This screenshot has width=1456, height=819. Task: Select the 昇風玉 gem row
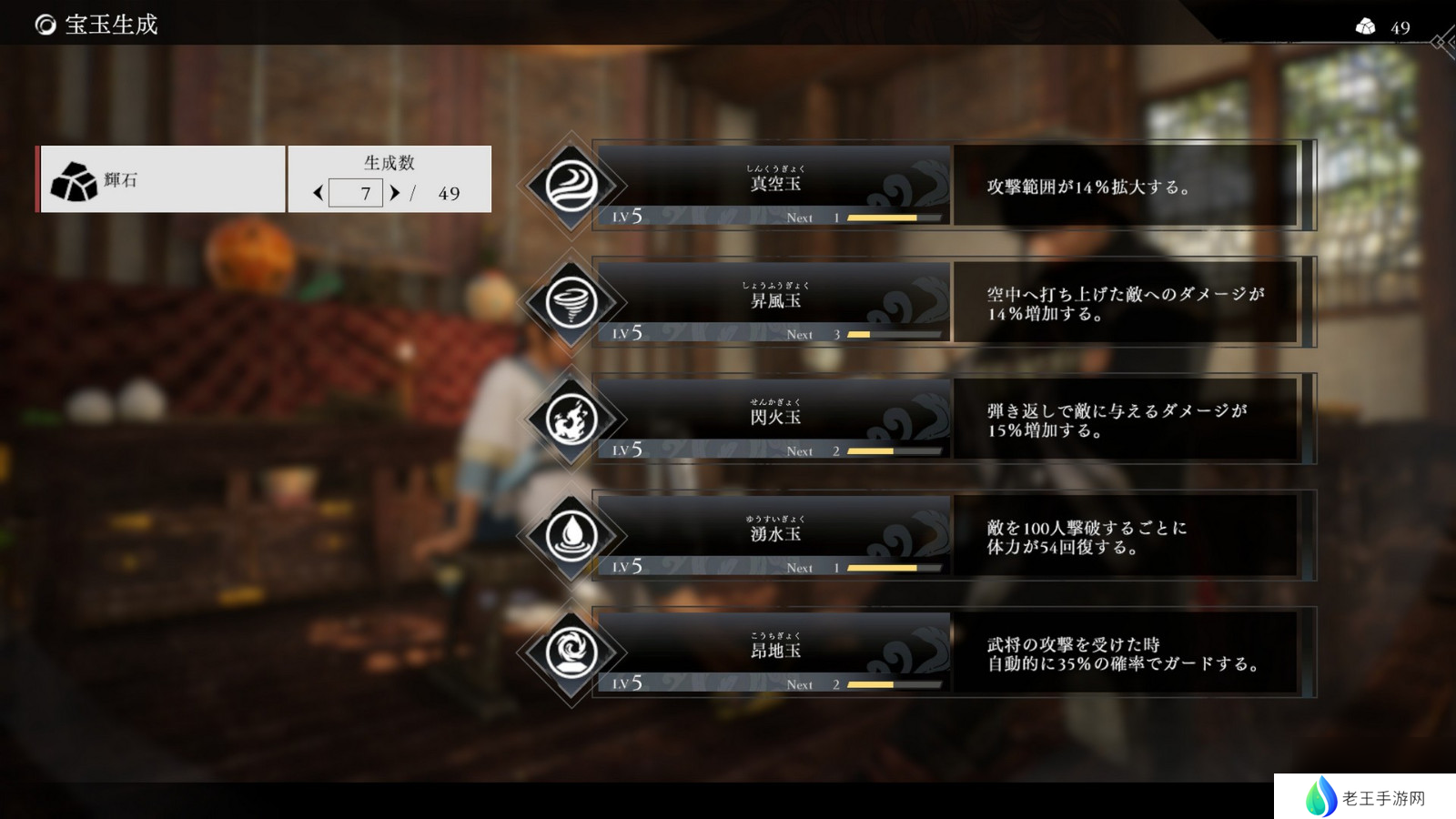[773, 300]
